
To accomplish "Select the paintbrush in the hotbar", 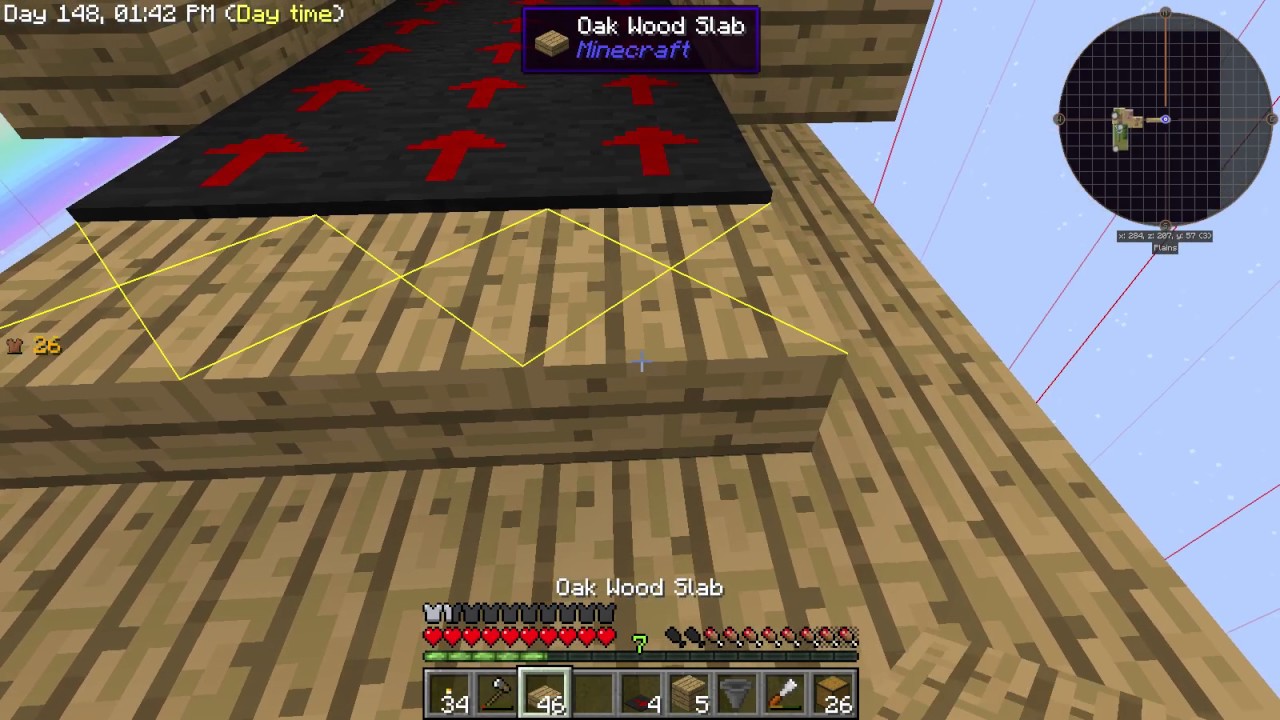I will 783,695.
